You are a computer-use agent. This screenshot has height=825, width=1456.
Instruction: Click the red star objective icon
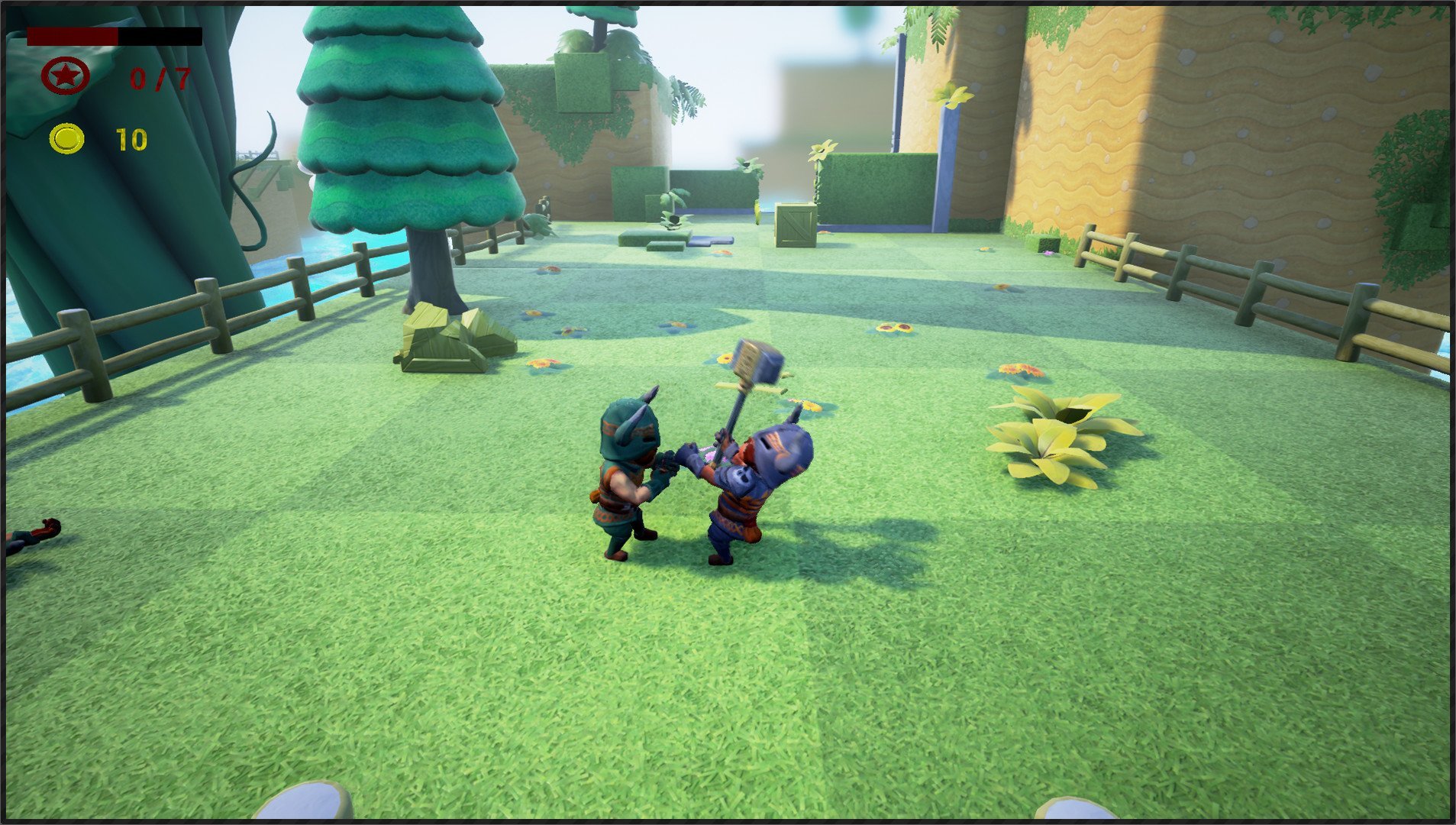(66, 76)
